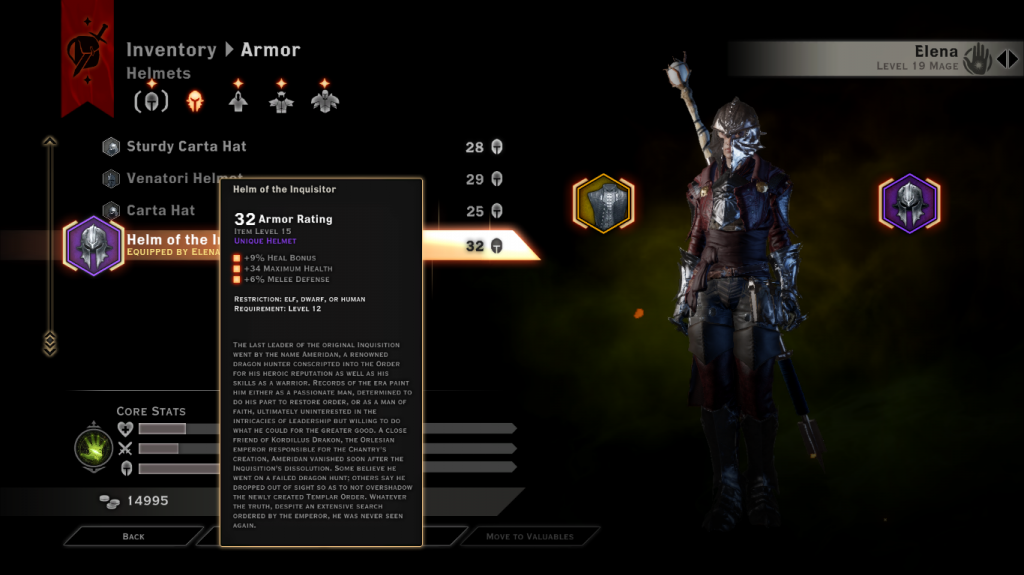Click the Inventory breadcrumb label
1024x575 pixels.
pos(171,50)
